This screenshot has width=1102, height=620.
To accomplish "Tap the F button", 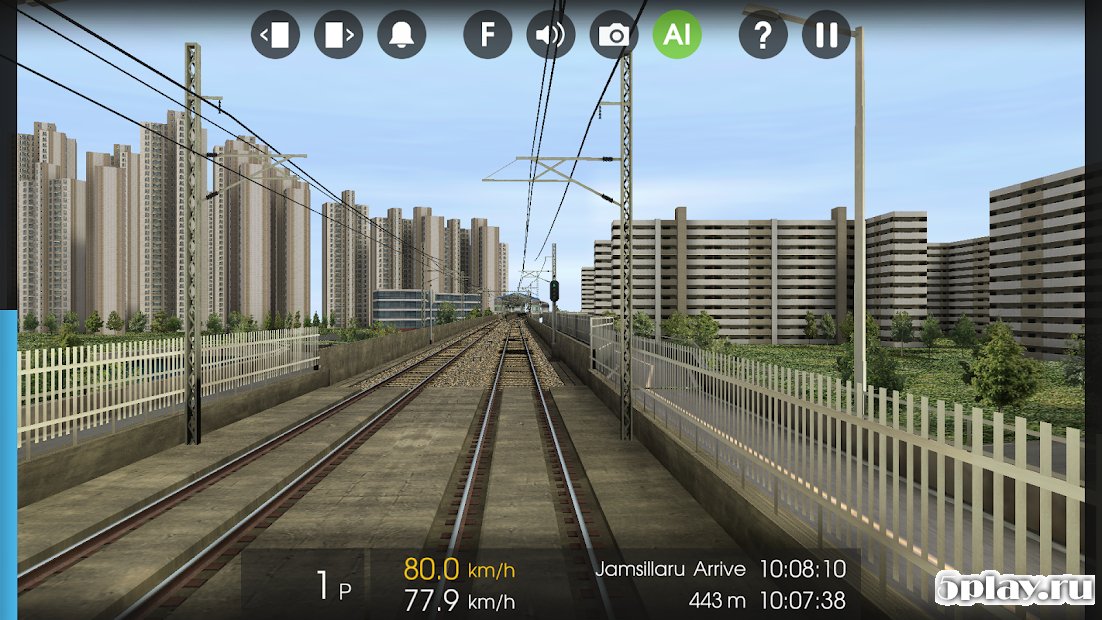I will coord(488,35).
